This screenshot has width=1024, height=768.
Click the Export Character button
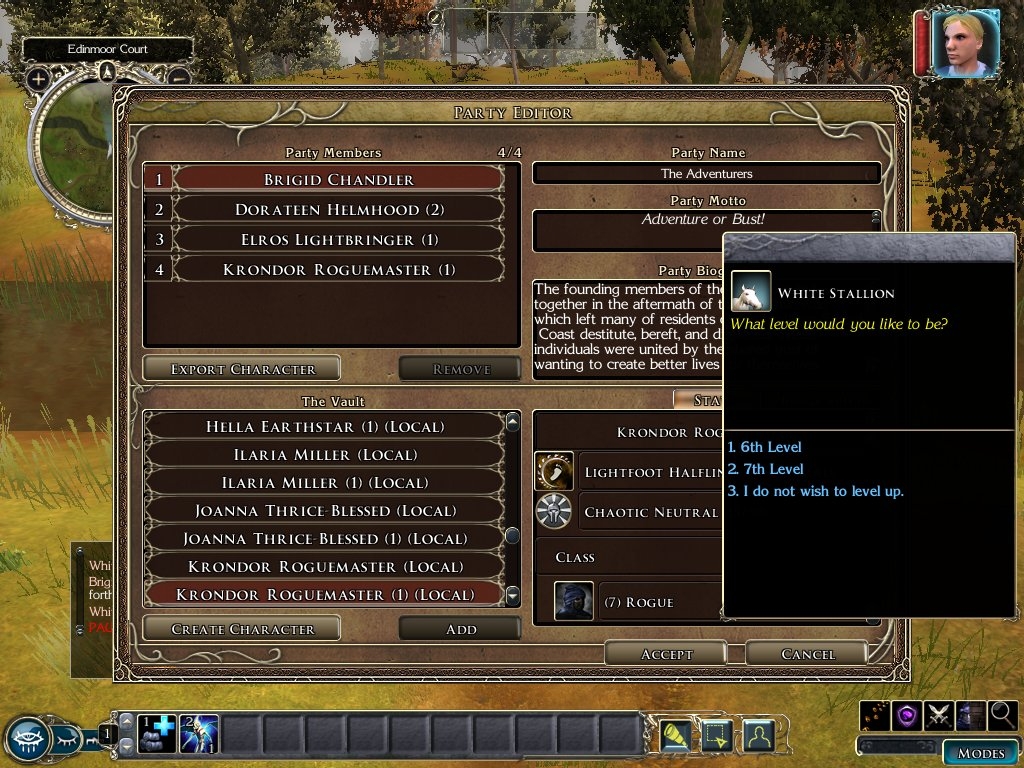tap(242, 369)
